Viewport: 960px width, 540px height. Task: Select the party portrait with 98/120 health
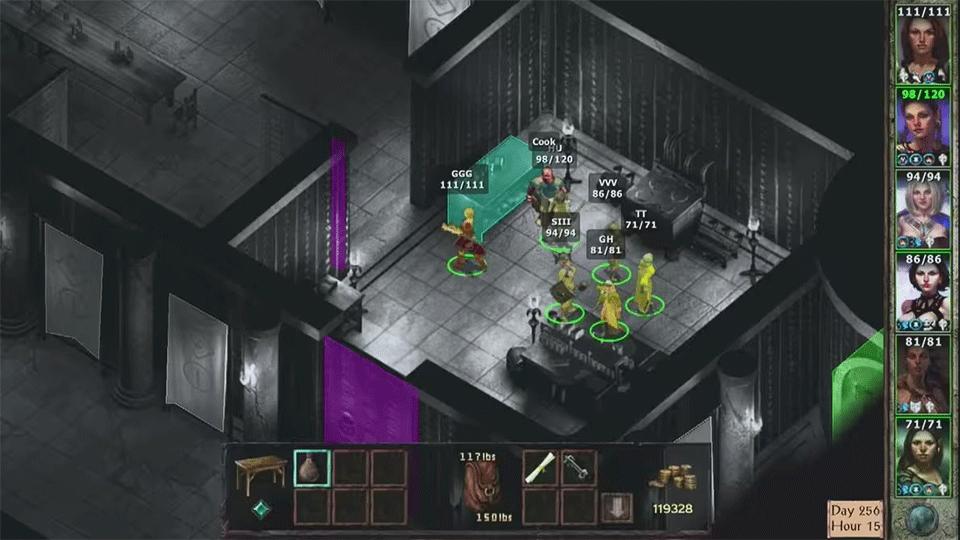922,130
